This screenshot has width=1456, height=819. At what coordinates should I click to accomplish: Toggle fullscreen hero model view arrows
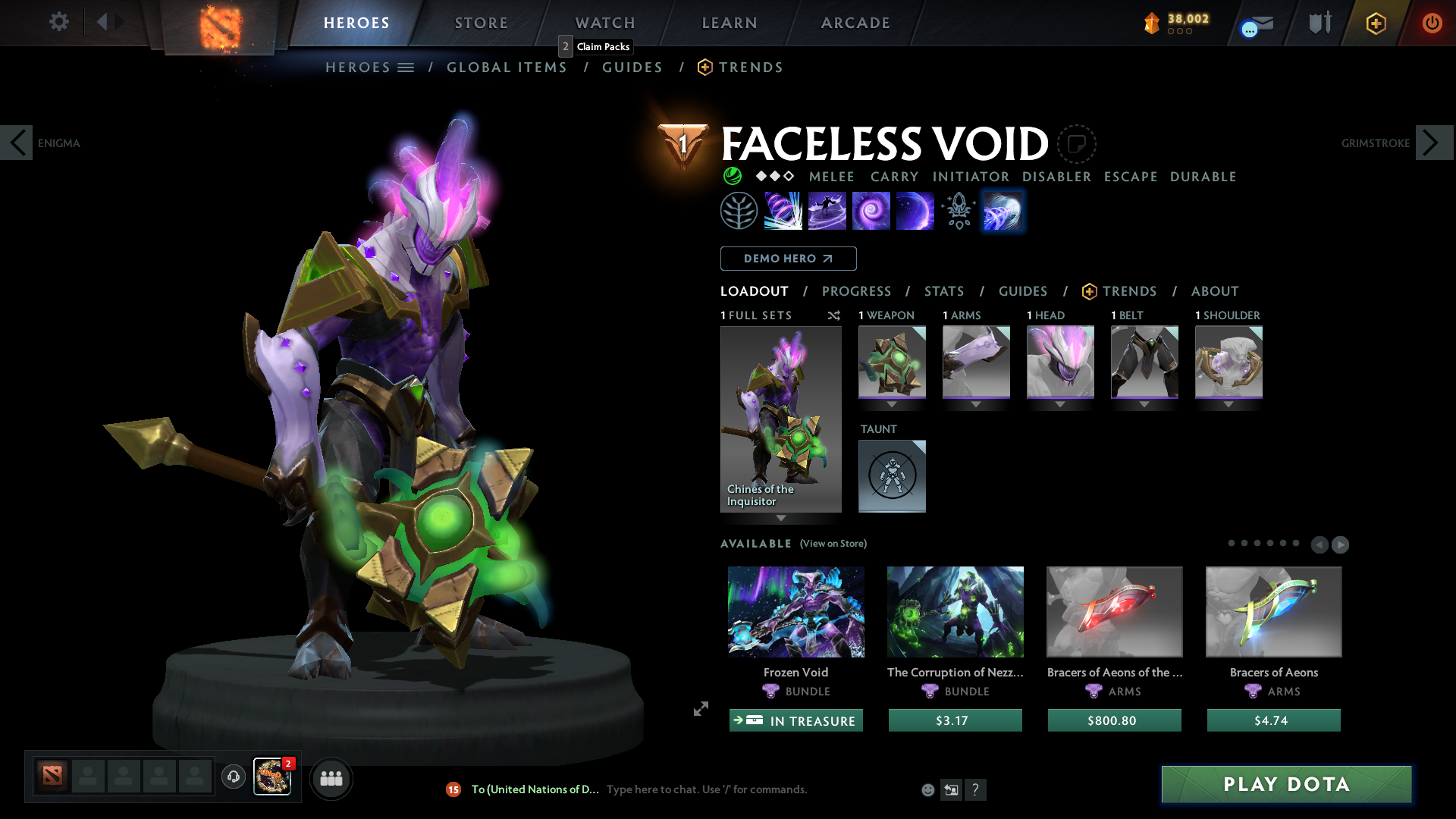tap(700, 709)
